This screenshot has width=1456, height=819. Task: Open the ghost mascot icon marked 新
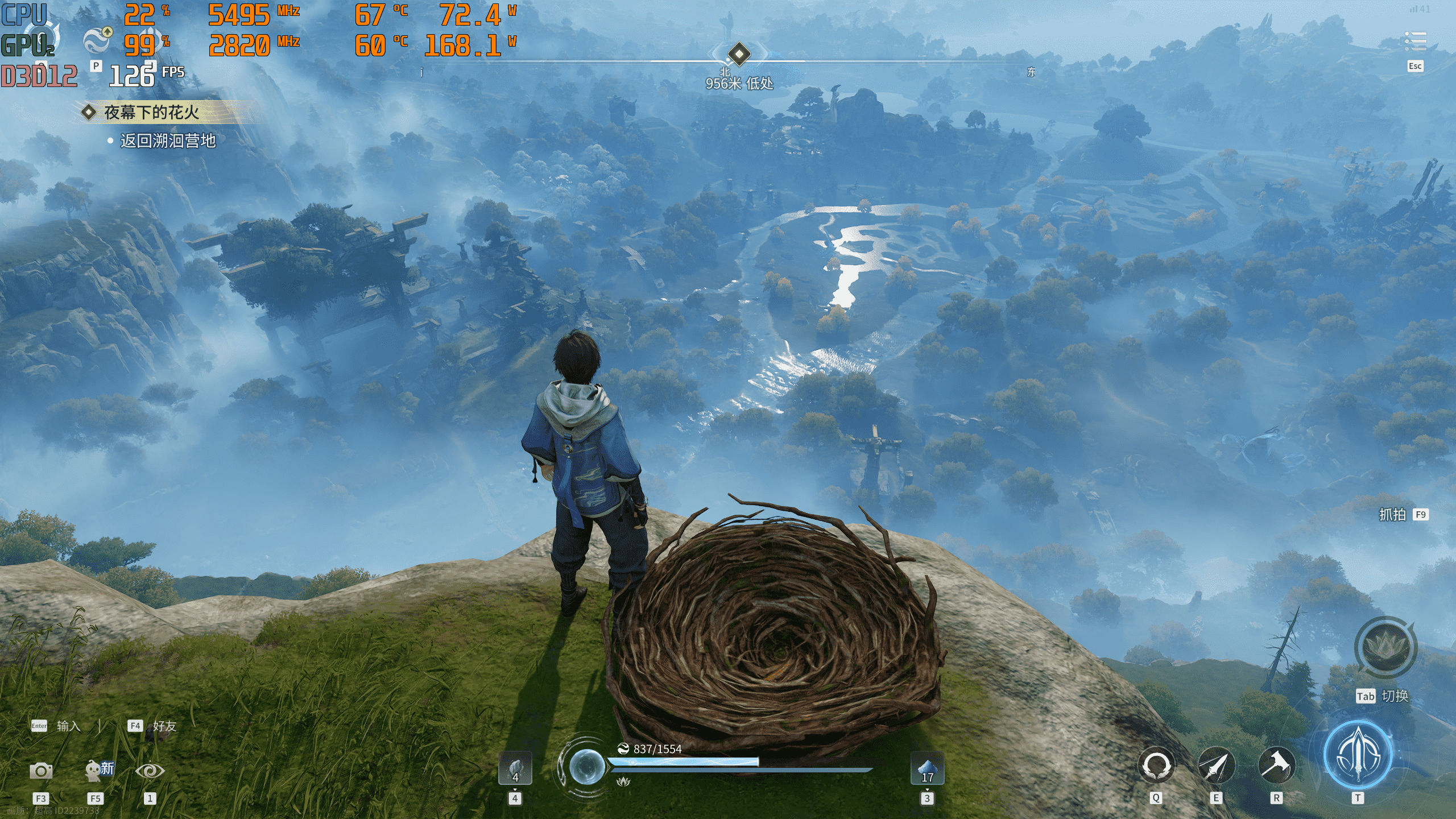(x=97, y=770)
